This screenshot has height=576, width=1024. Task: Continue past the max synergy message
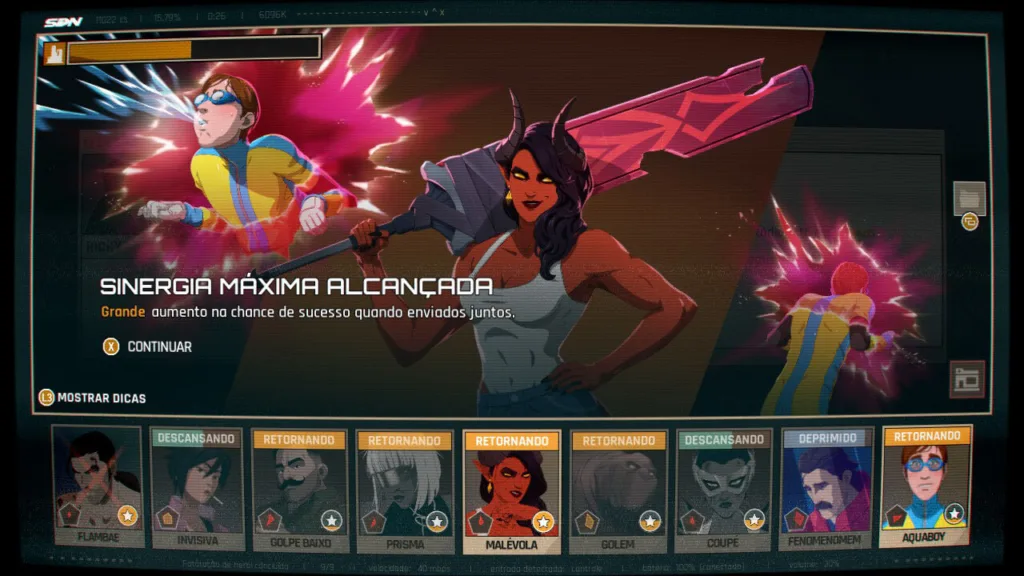pyautogui.click(x=146, y=347)
